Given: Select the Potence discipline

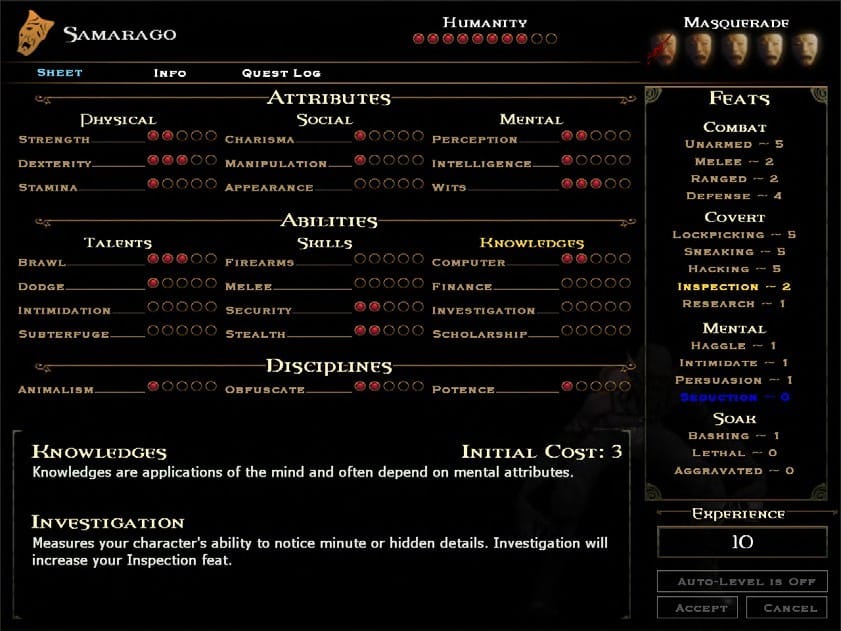Looking at the screenshot, I should click(463, 390).
